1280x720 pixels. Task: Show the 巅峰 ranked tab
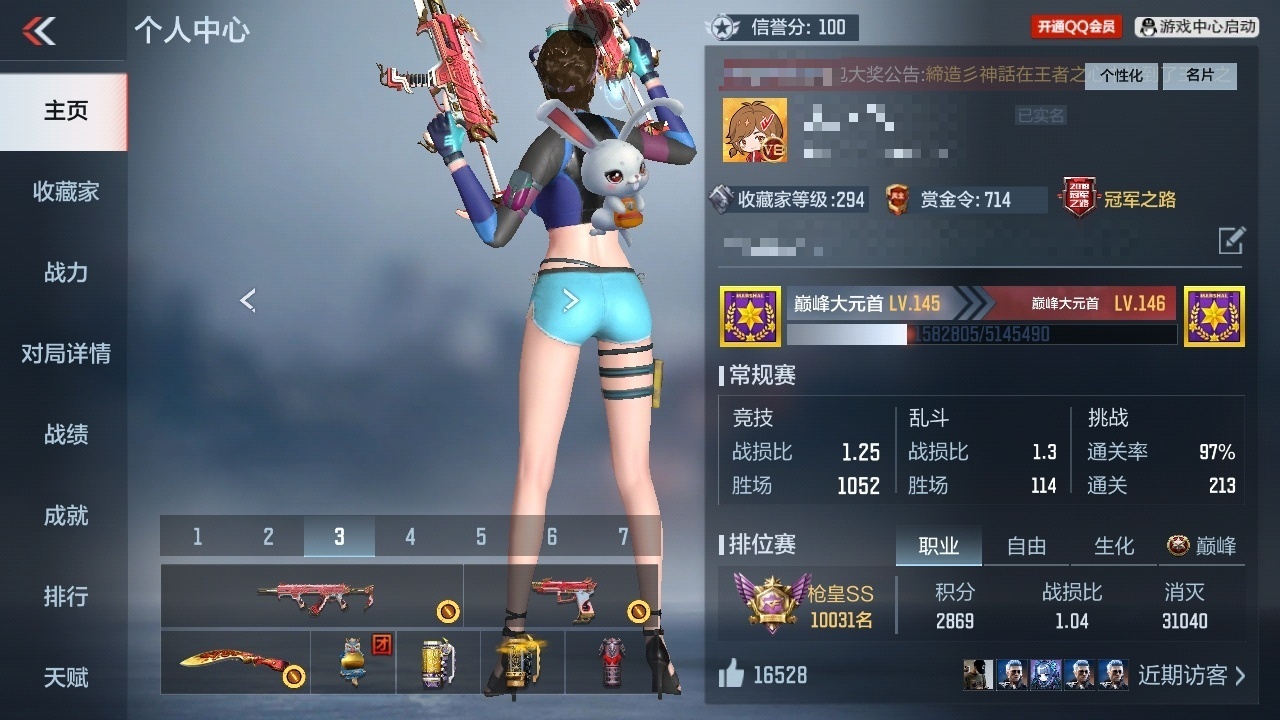pos(1202,546)
